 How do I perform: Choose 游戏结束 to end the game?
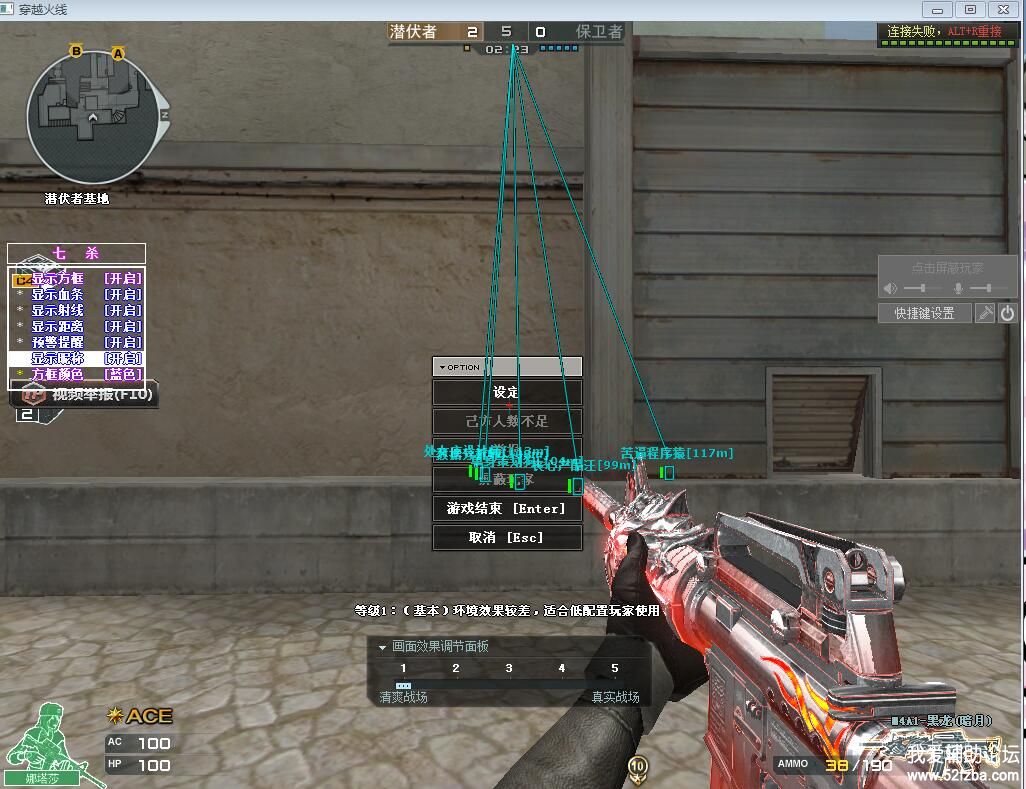[507, 508]
